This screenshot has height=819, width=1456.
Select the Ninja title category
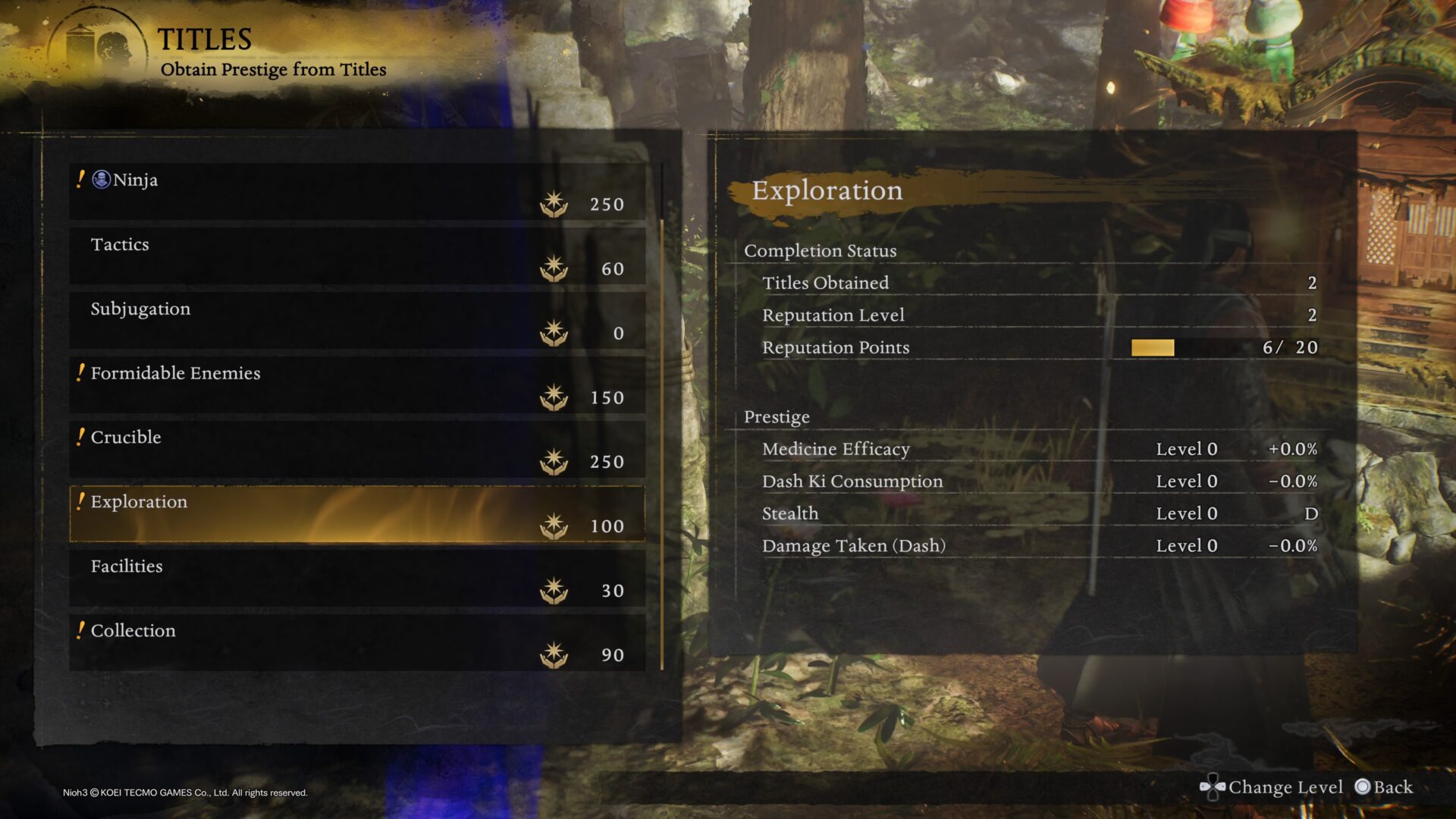tap(356, 191)
